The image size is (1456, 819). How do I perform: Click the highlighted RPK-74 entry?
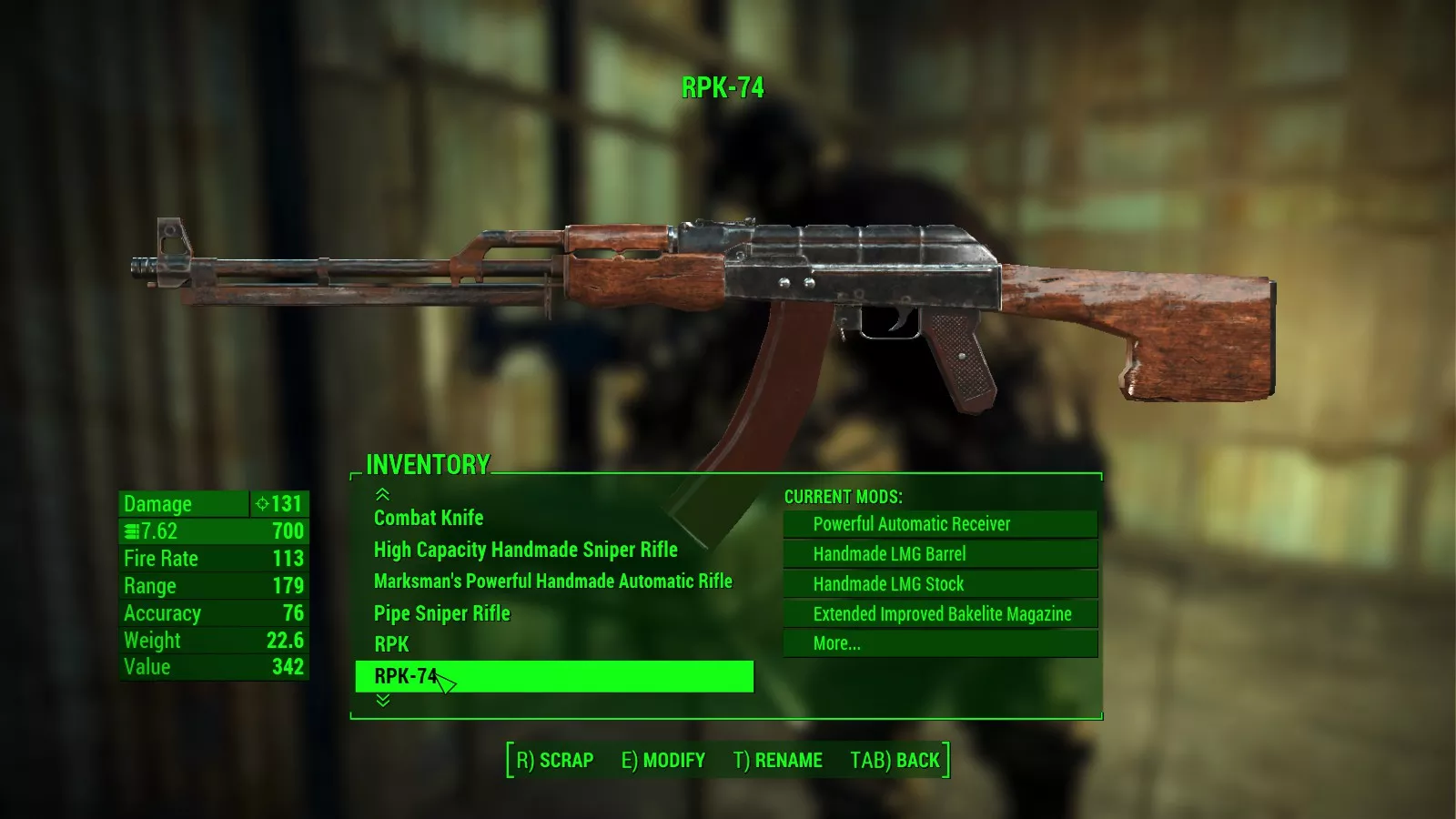pyautogui.click(x=553, y=676)
